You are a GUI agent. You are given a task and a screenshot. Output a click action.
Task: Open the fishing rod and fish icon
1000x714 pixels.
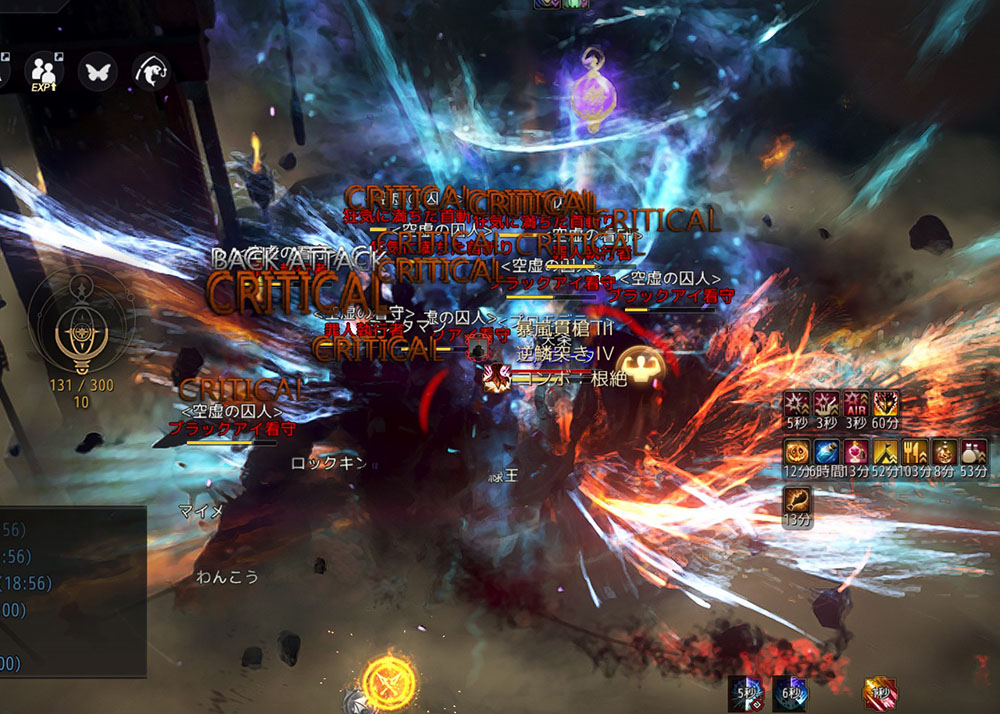(x=151, y=71)
